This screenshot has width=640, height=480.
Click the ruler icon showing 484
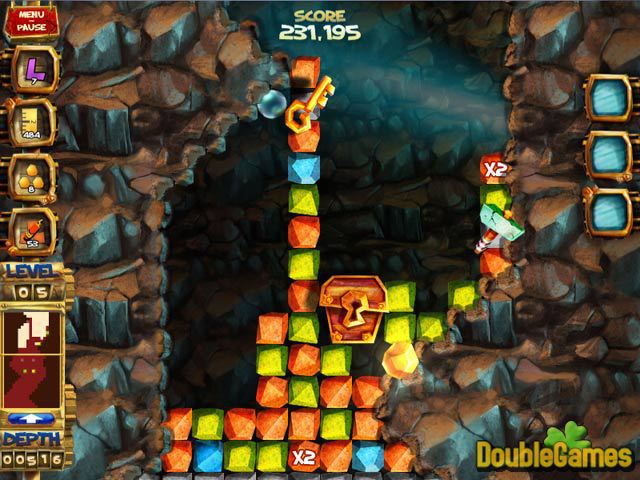pyautogui.click(x=31, y=122)
